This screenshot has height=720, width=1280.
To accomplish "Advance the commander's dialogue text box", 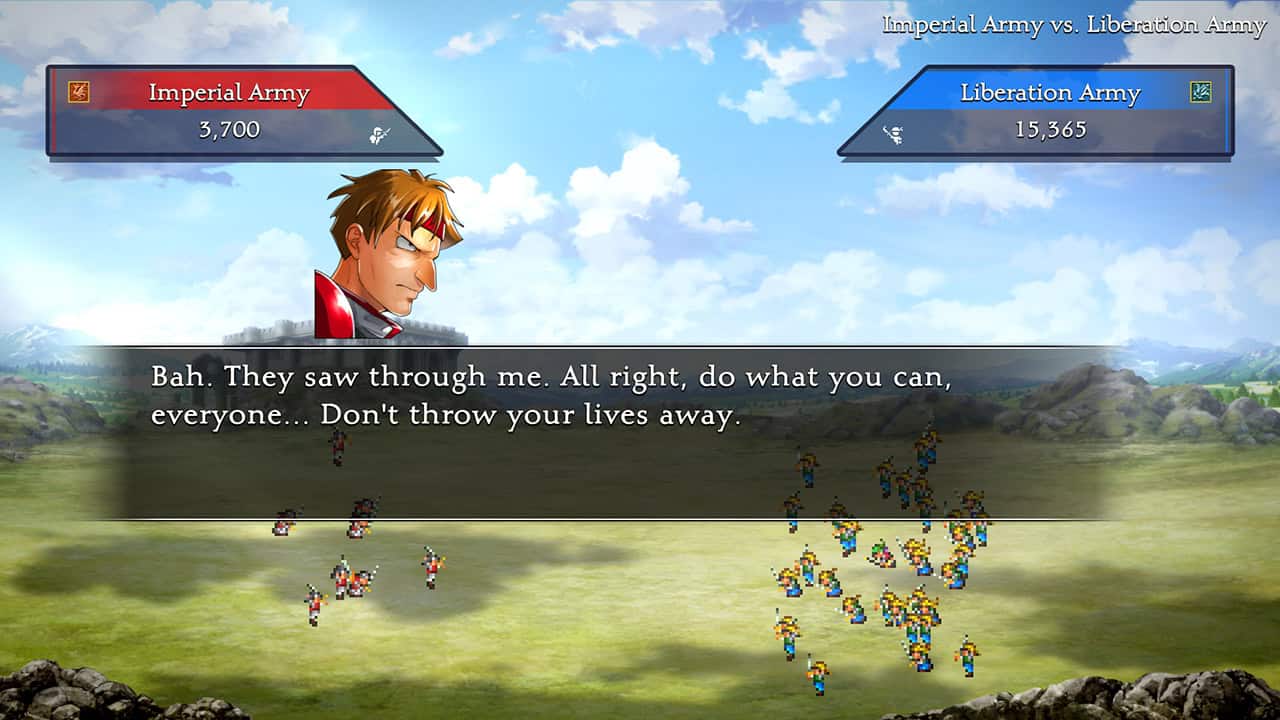I will click(612, 432).
